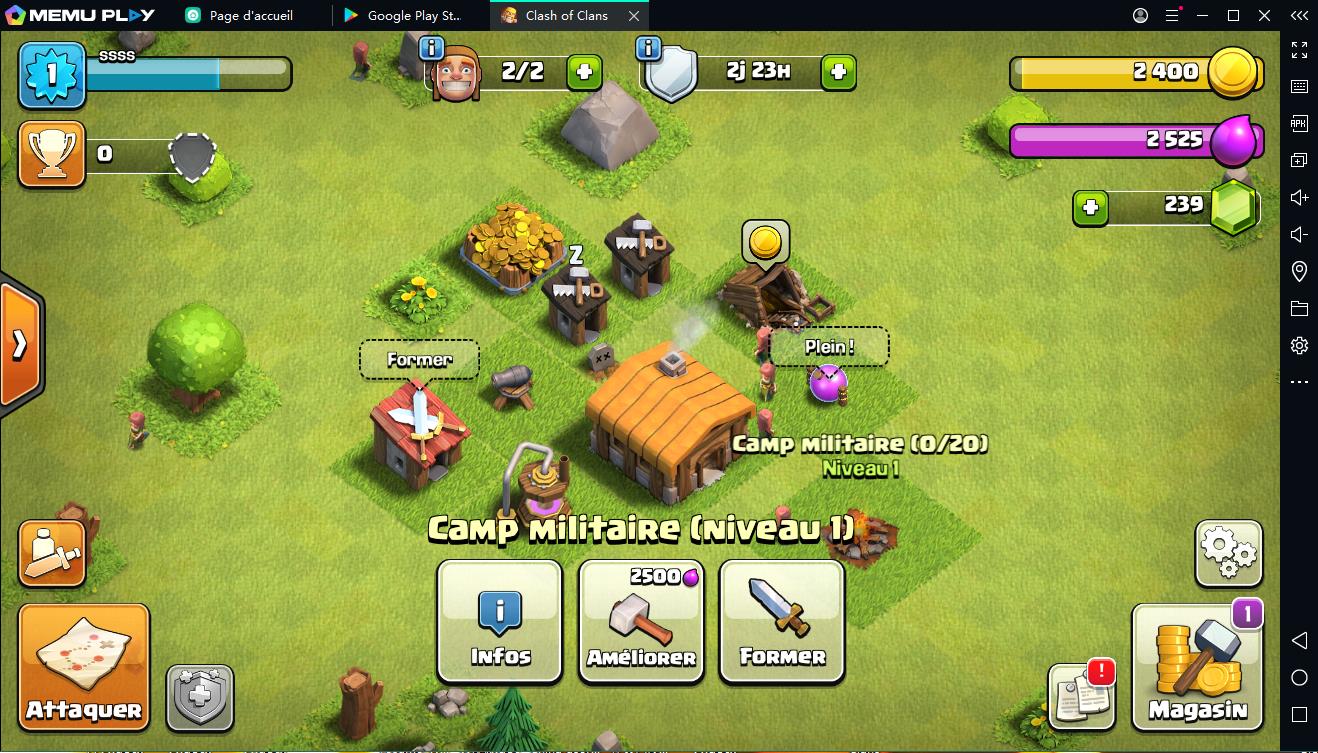Extend shield time with green plus
Viewport: 1318px width, 753px height.
(838, 72)
